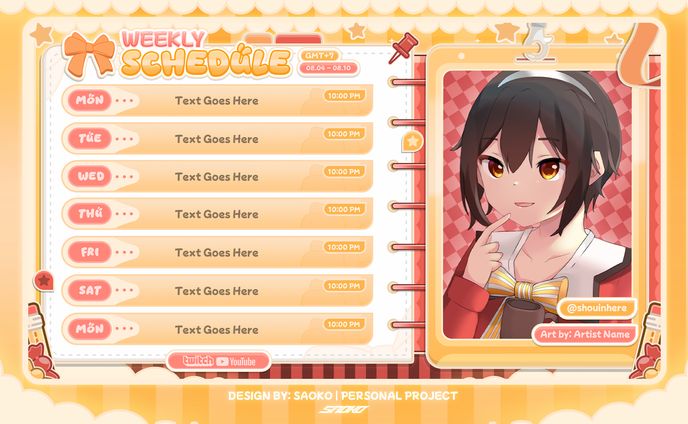
Task: Click the Art by: Artist Name tag
Action: (586, 333)
